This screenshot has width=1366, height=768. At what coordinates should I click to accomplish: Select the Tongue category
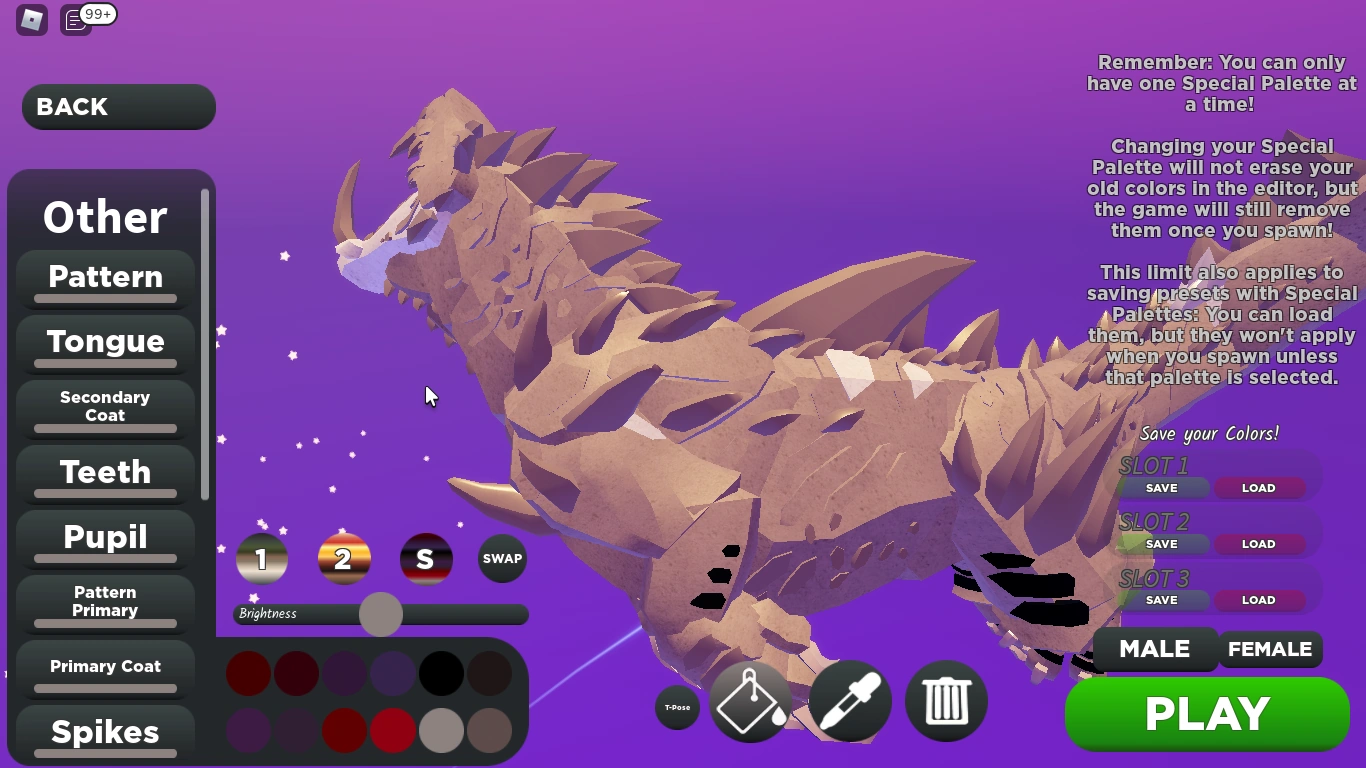(105, 341)
